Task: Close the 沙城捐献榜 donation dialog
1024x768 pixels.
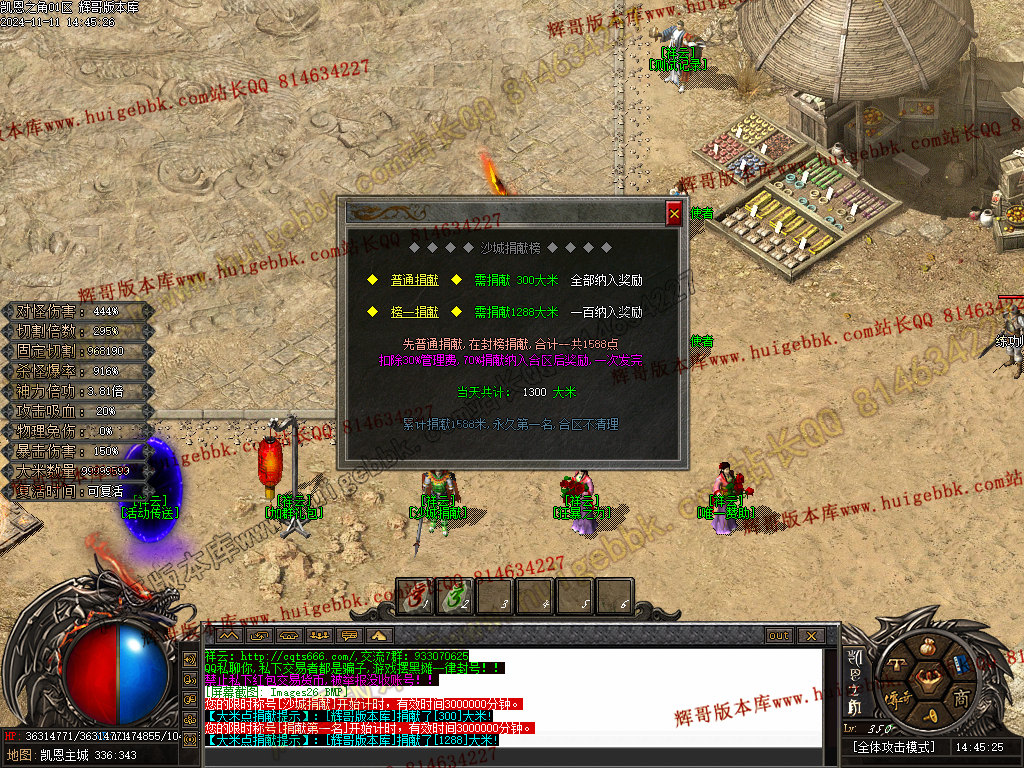Action: pos(674,213)
